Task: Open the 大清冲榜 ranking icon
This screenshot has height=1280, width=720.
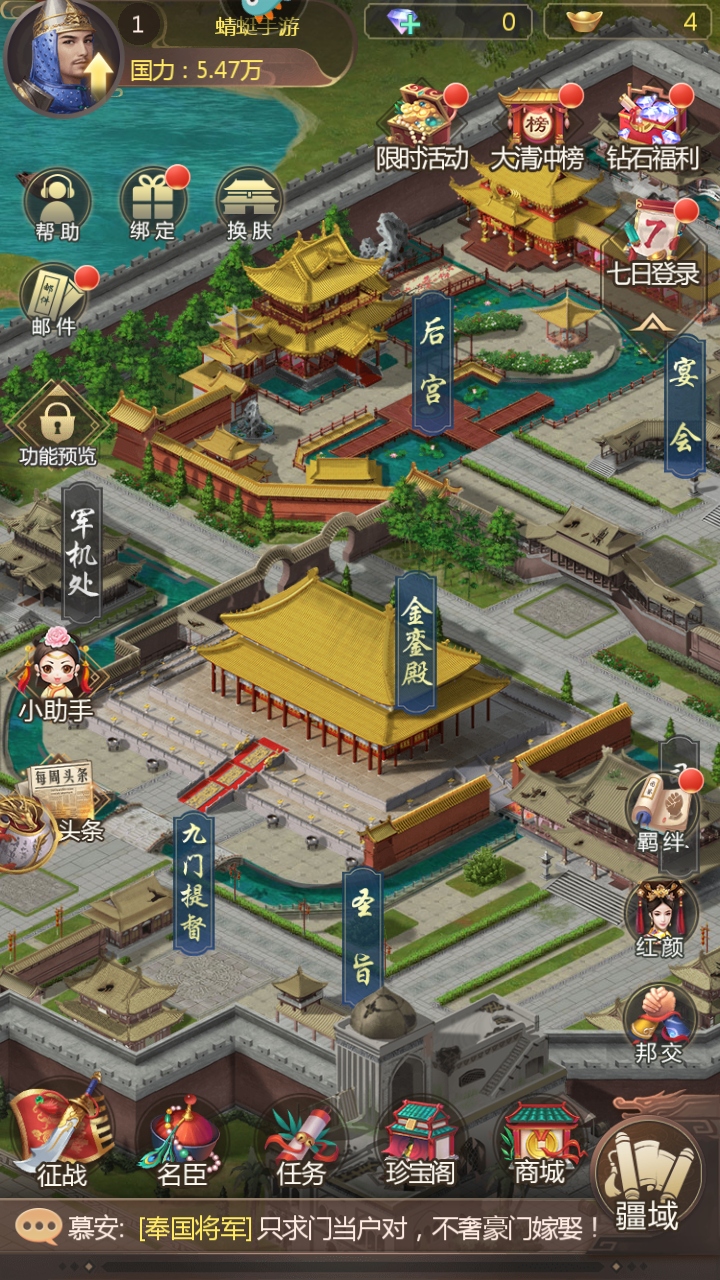Action: click(x=536, y=125)
